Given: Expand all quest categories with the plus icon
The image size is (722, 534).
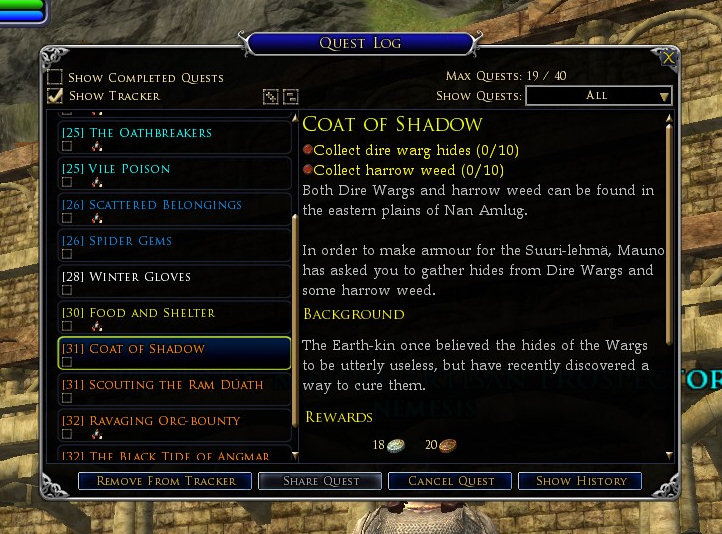Looking at the screenshot, I should [270, 97].
